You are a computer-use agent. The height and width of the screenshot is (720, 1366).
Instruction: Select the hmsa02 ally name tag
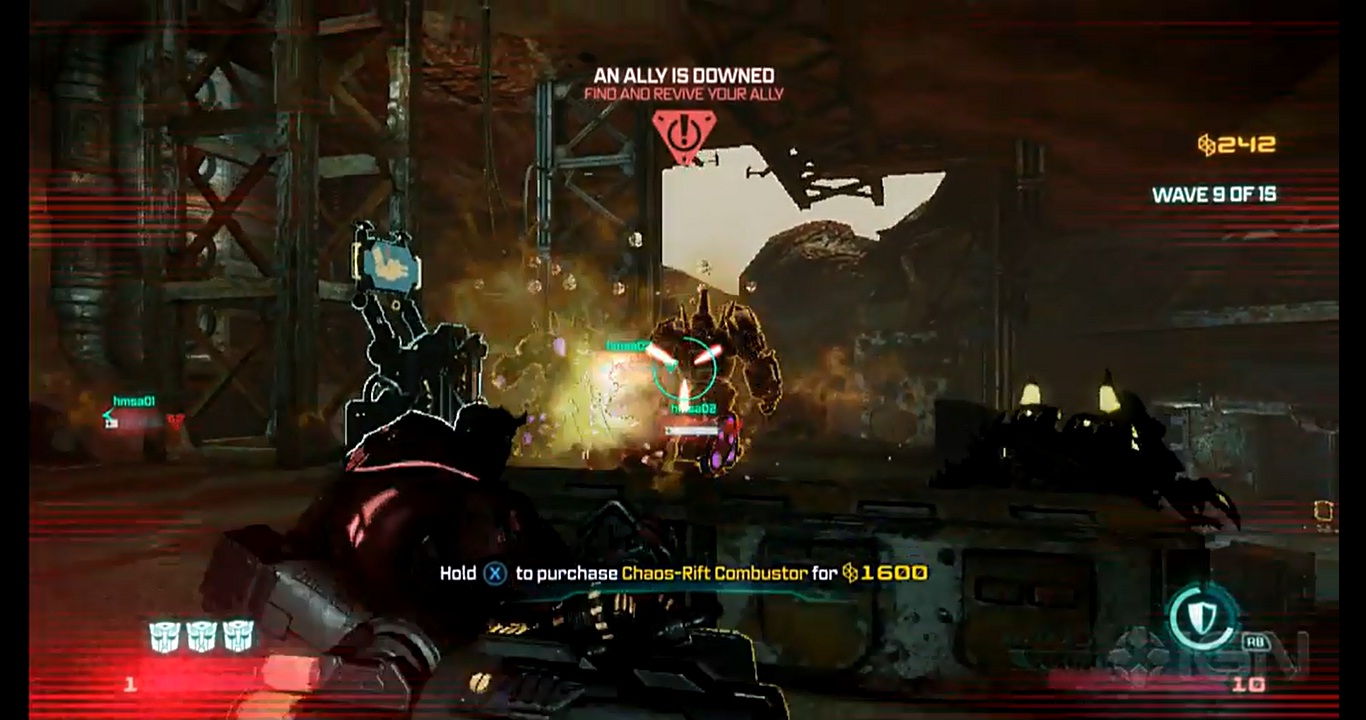[x=694, y=409]
